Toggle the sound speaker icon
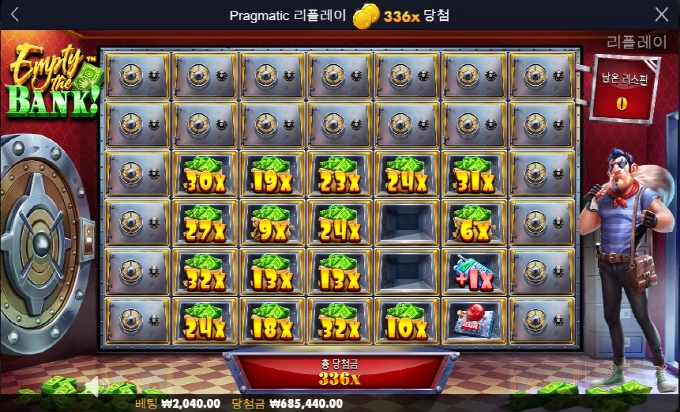This screenshot has width=680, height=412. (x=93, y=386)
